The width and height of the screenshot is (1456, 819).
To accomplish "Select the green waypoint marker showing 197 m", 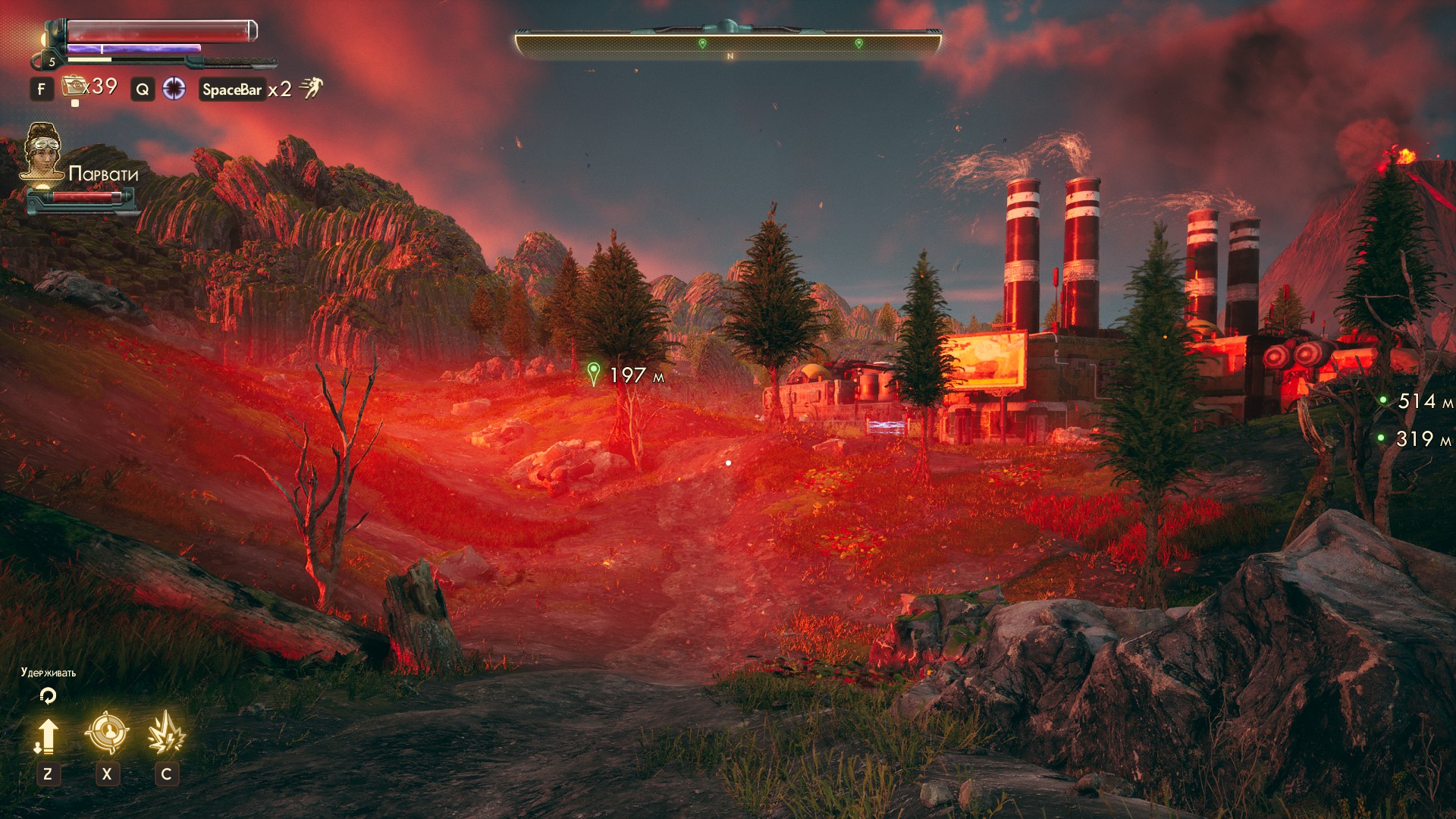I will 594,373.
